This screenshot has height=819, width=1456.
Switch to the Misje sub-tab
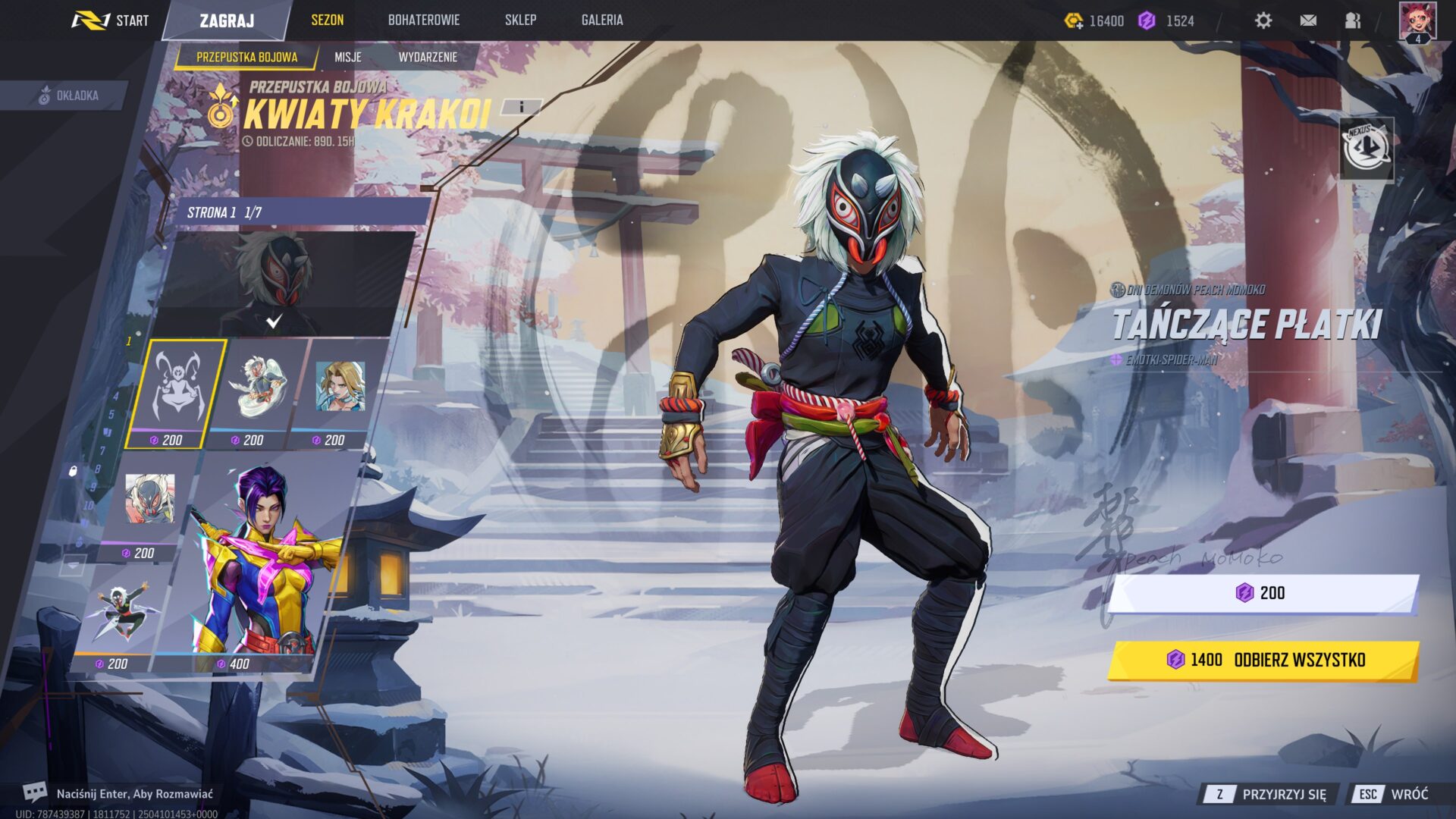[348, 57]
